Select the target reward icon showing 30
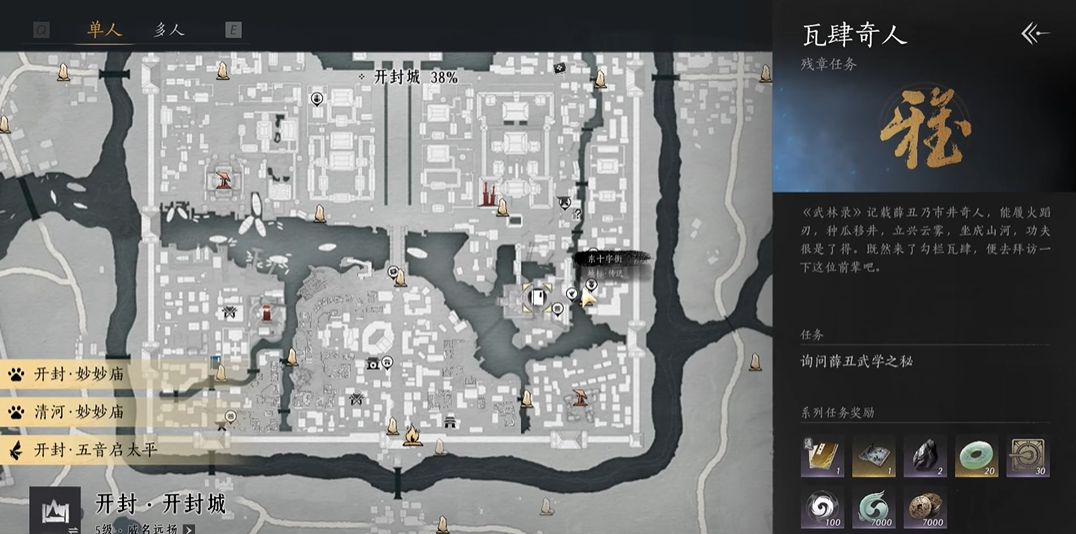This screenshot has height=534, width=1076. point(1027,456)
